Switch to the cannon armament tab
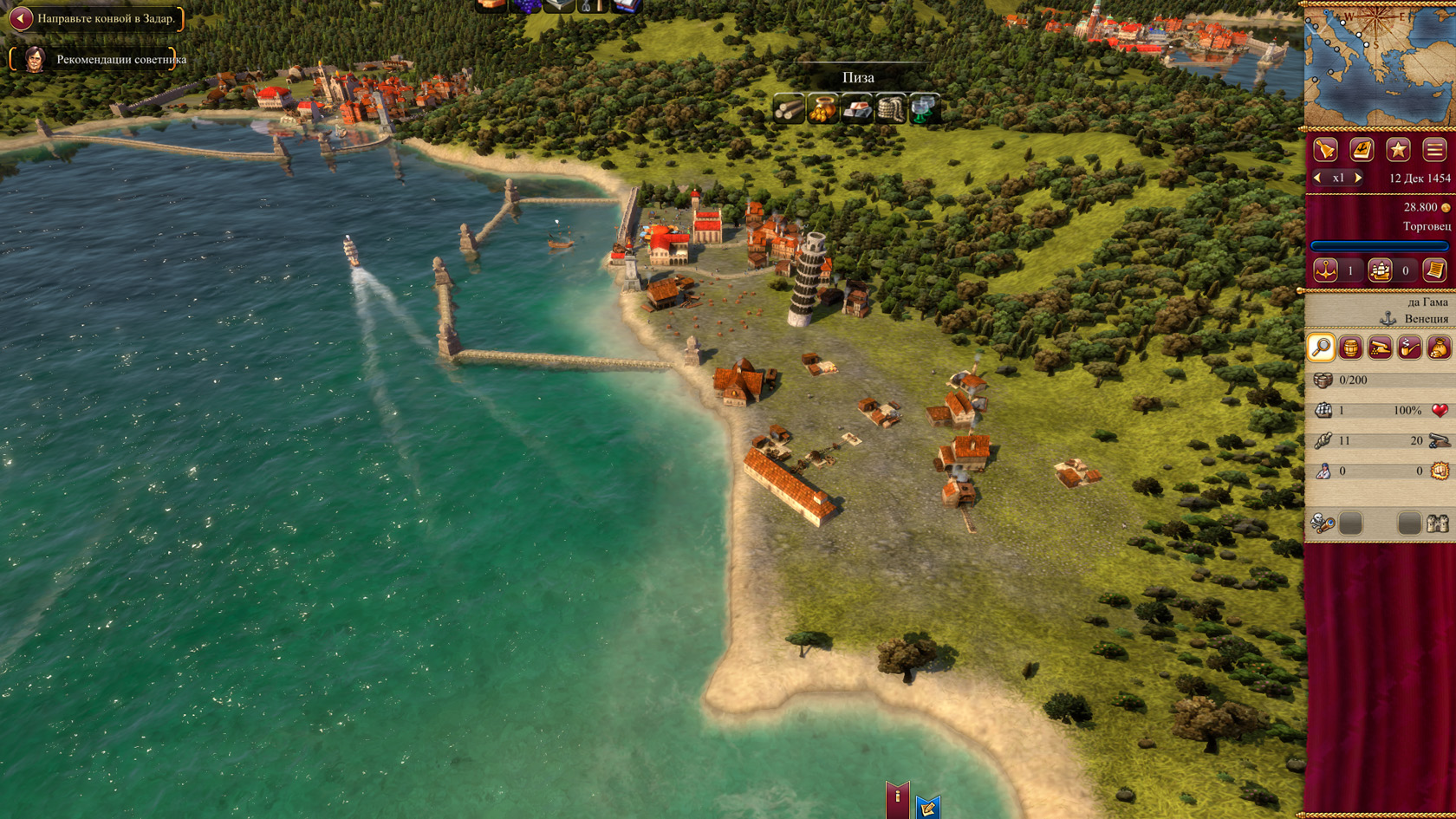The height and width of the screenshot is (819, 1456). pos(1380,348)
